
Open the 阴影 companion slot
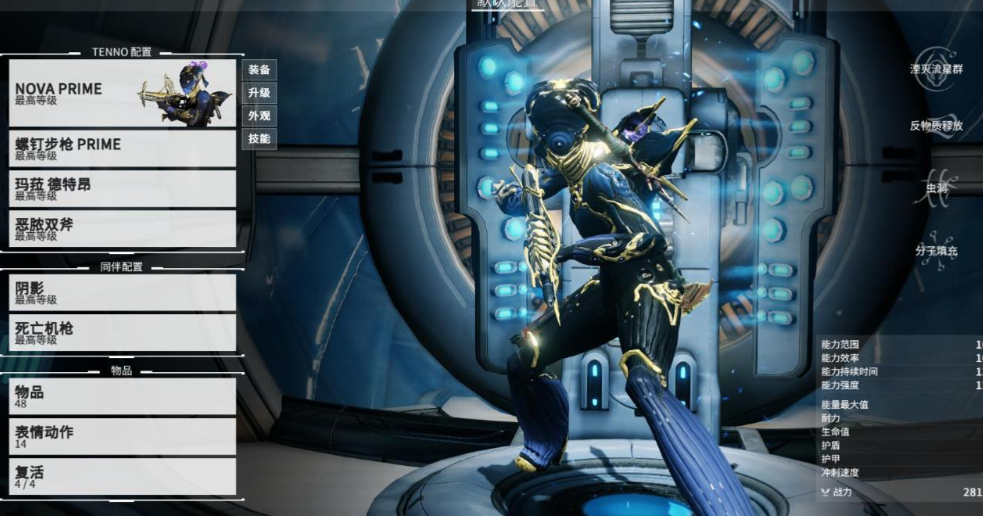(122, 293)
